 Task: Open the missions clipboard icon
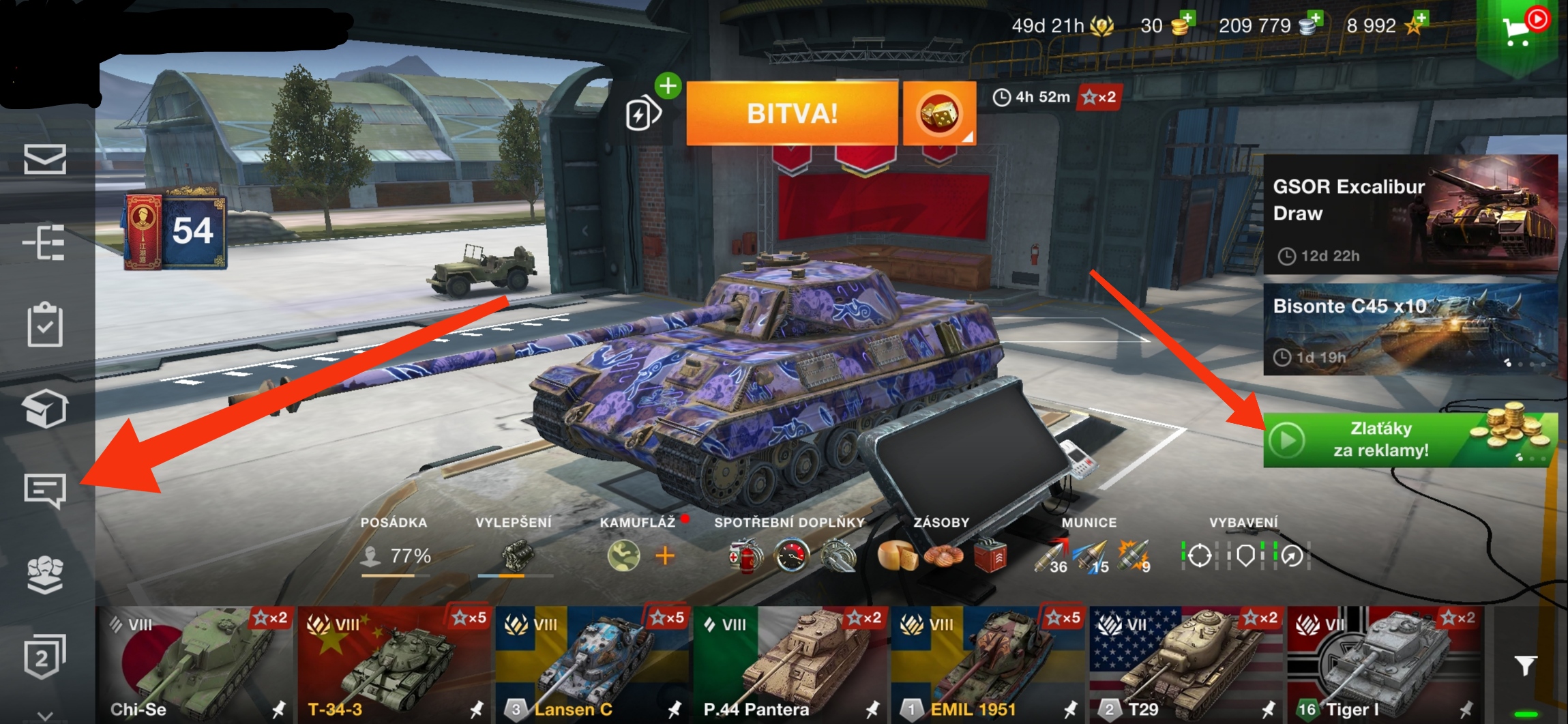(45, 325)
